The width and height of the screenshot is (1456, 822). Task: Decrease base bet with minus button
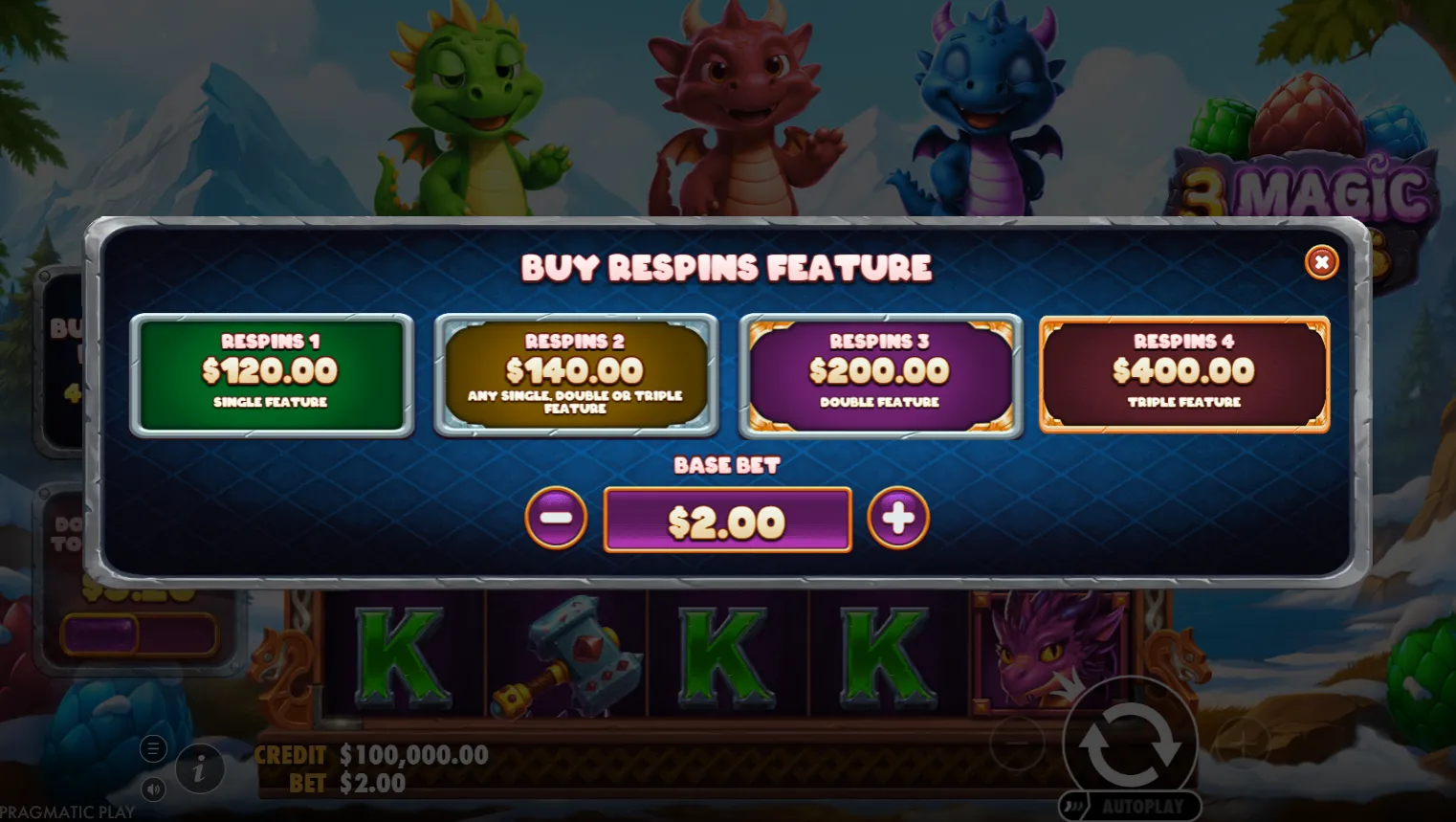point(556,518)
